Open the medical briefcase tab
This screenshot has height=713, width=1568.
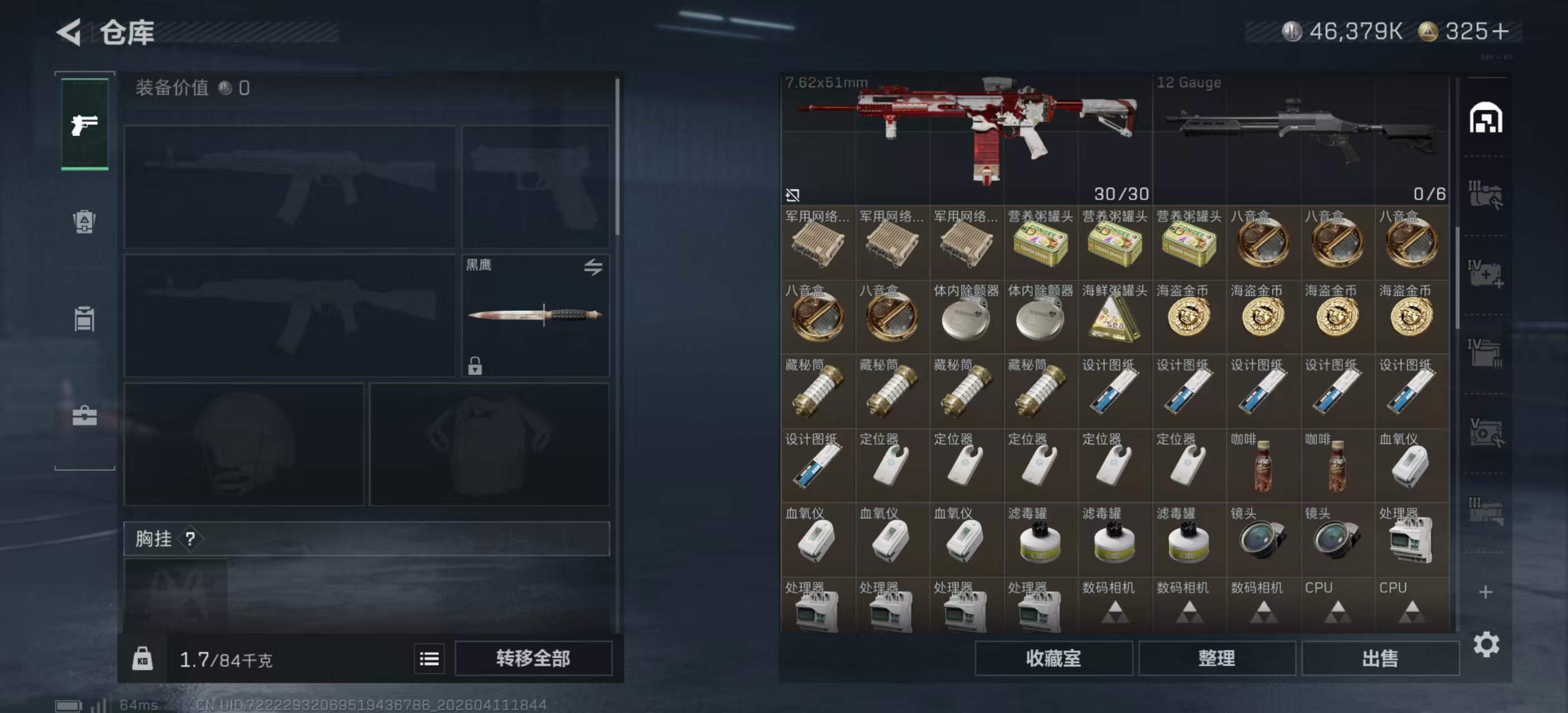[85, 417]
